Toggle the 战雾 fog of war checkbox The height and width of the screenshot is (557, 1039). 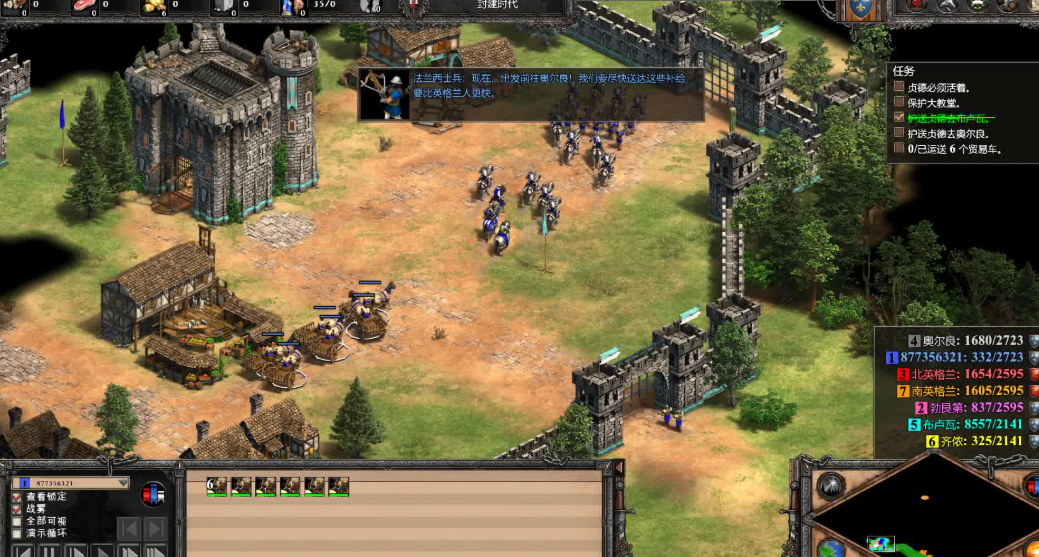tap(17, 509)
